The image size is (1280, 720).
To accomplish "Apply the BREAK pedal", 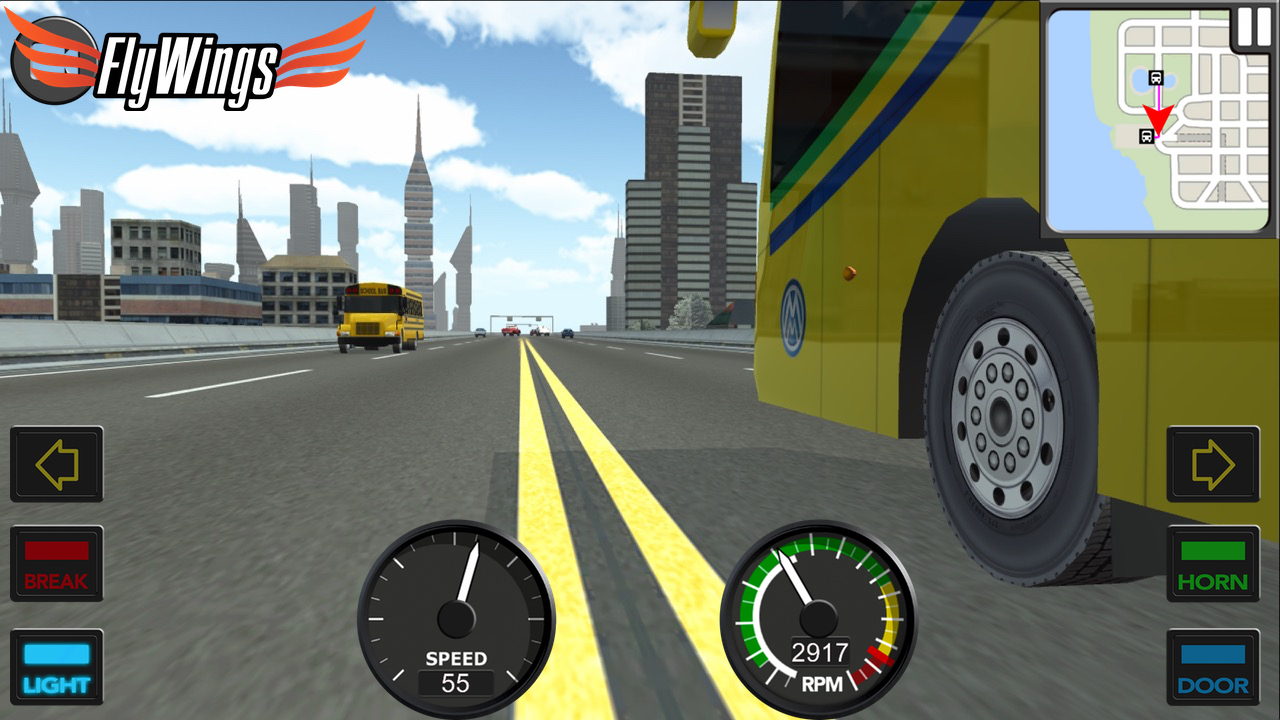I will tap(56, 566).
